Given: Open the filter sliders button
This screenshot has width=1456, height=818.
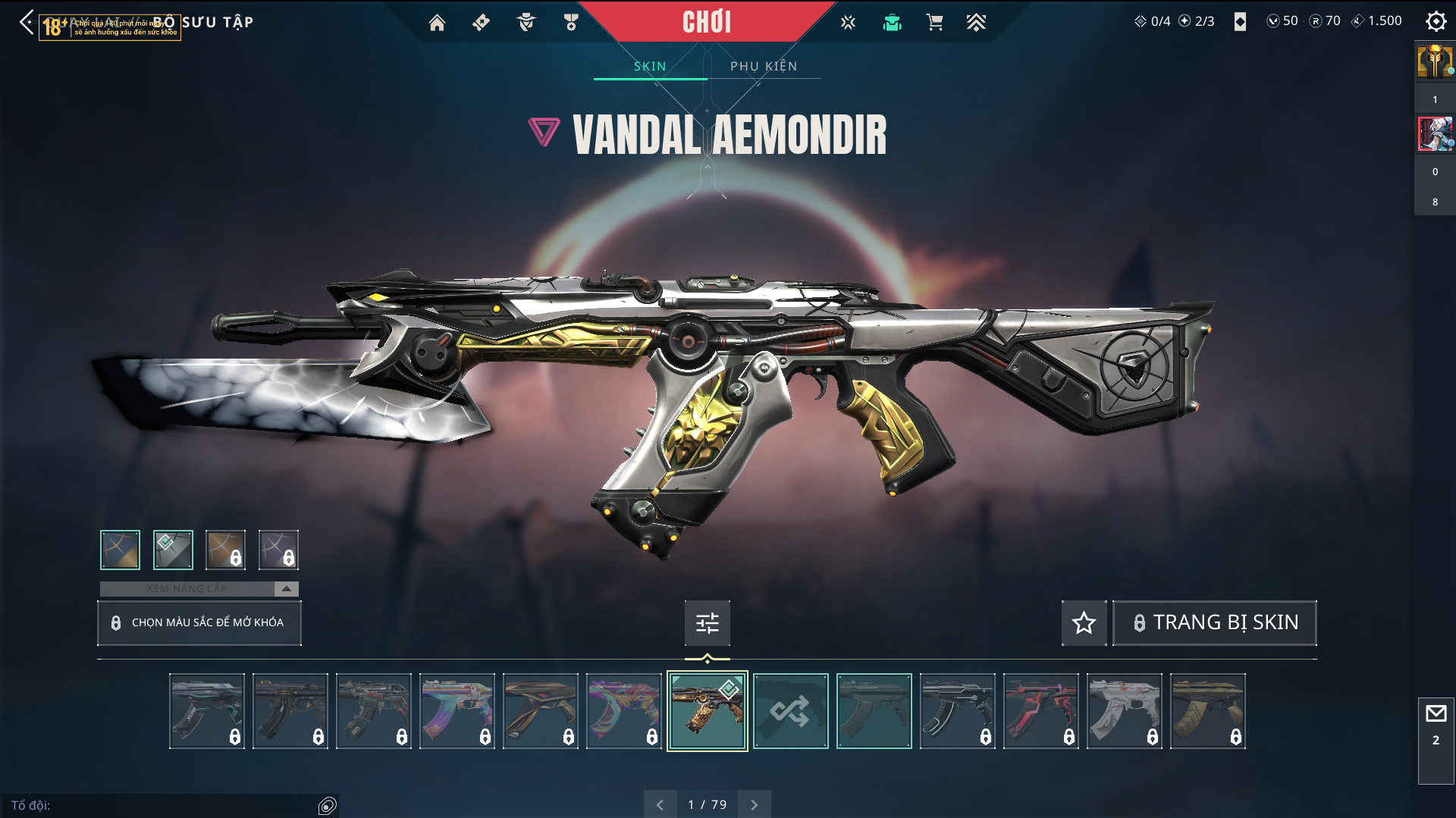Looking at the screenshot, I should click(708, 622).
